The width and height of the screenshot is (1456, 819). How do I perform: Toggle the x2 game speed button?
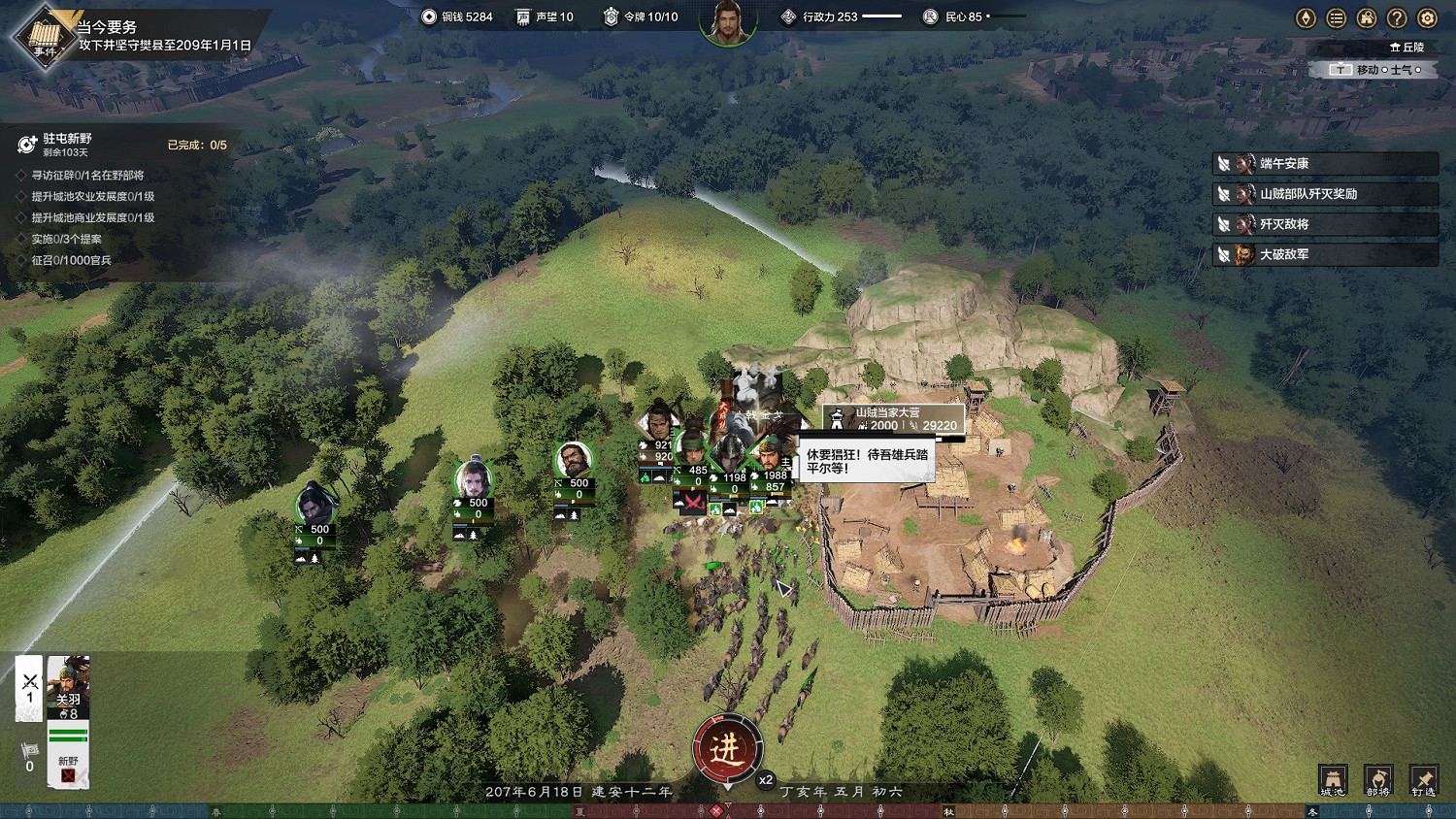point(766,779)
